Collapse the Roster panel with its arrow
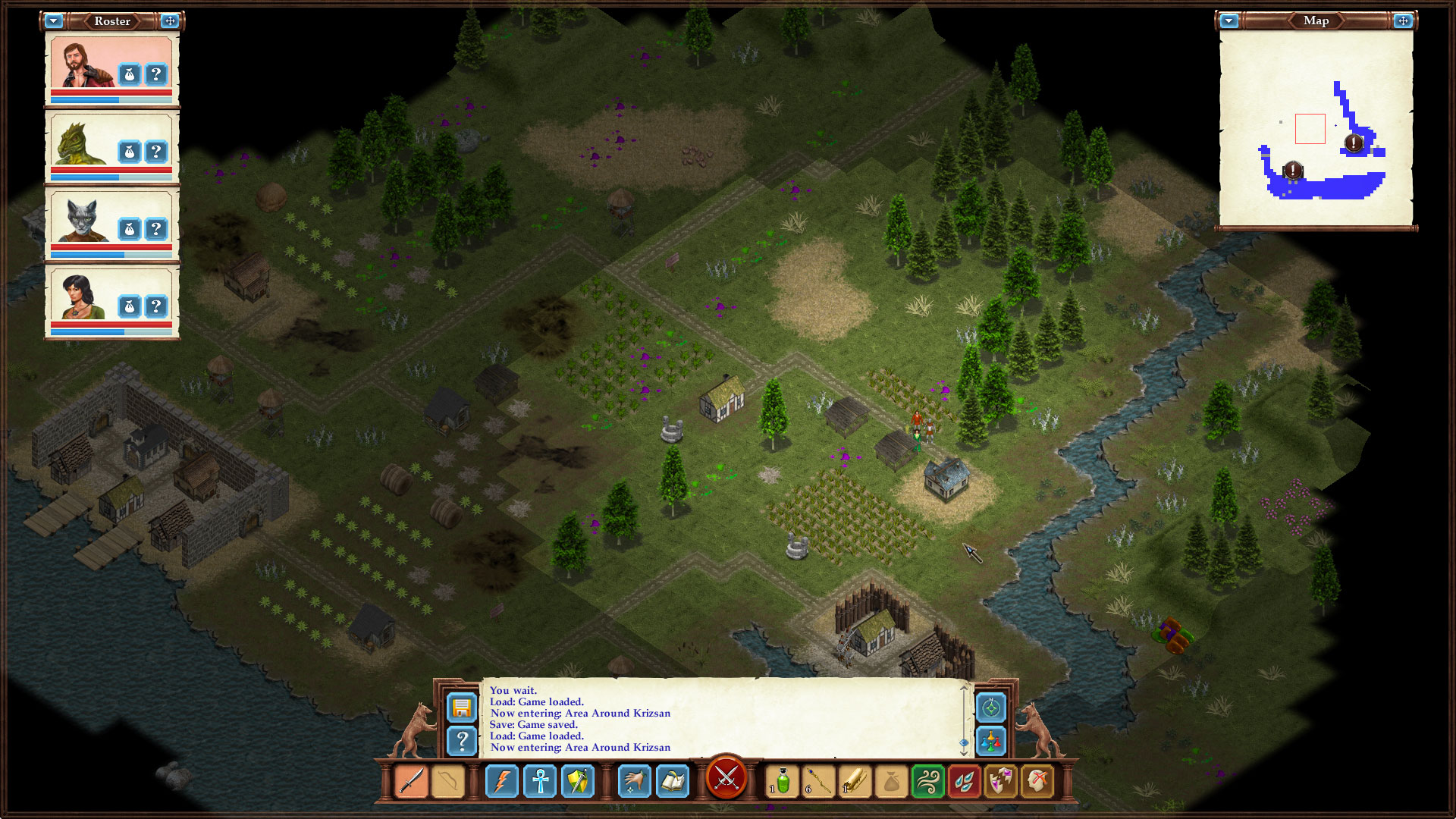This screenshot has height=819, width=1456. 53,20
